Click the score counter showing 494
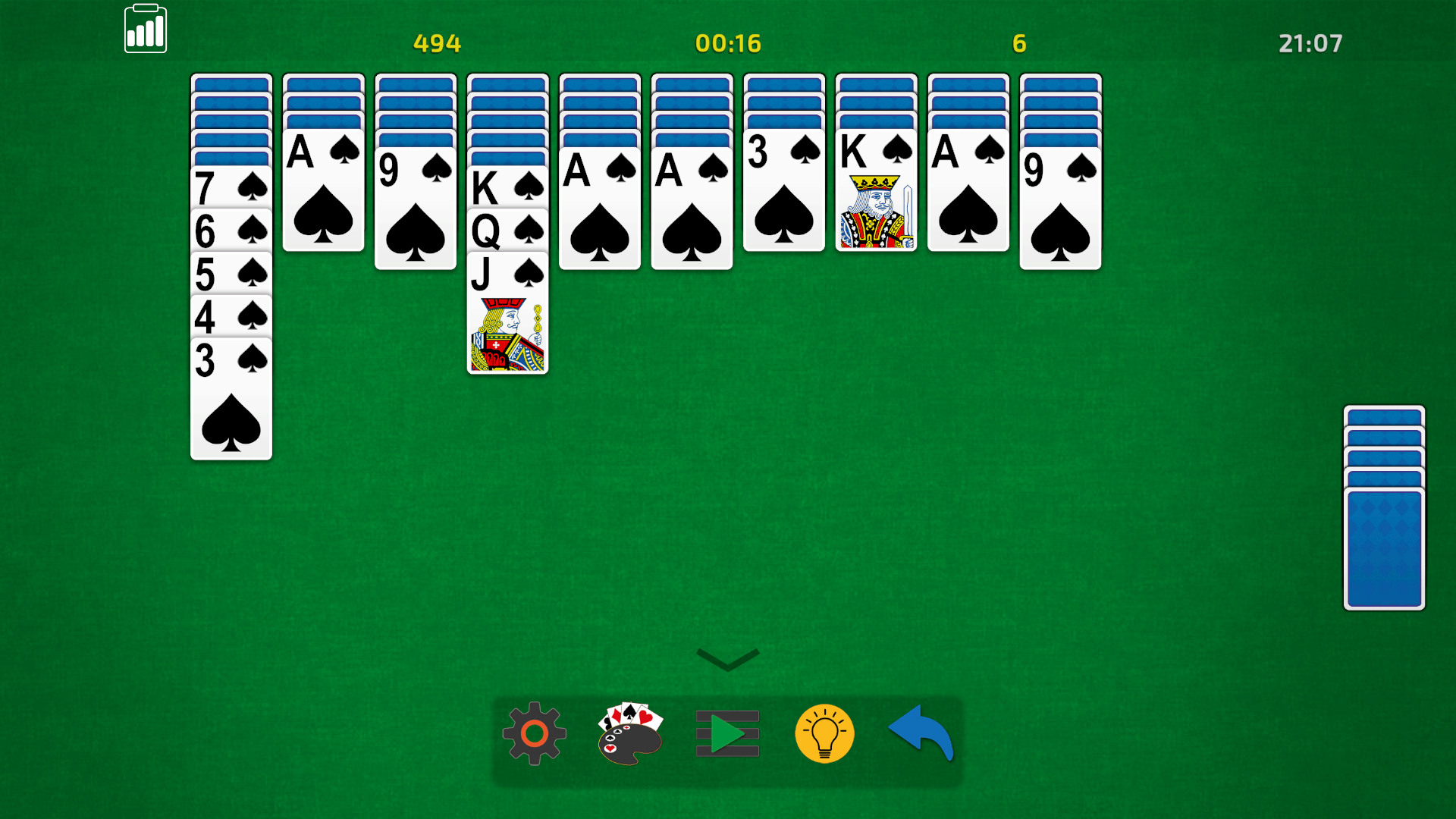 [436, 43]
